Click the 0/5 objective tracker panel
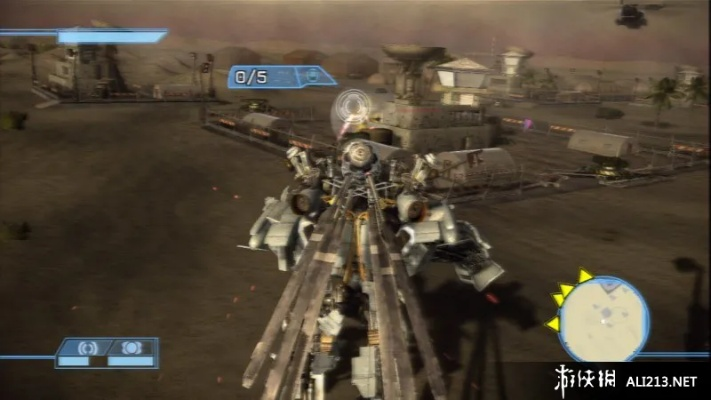The height and width of the screenshot is (400, 711). pos(281,76)
